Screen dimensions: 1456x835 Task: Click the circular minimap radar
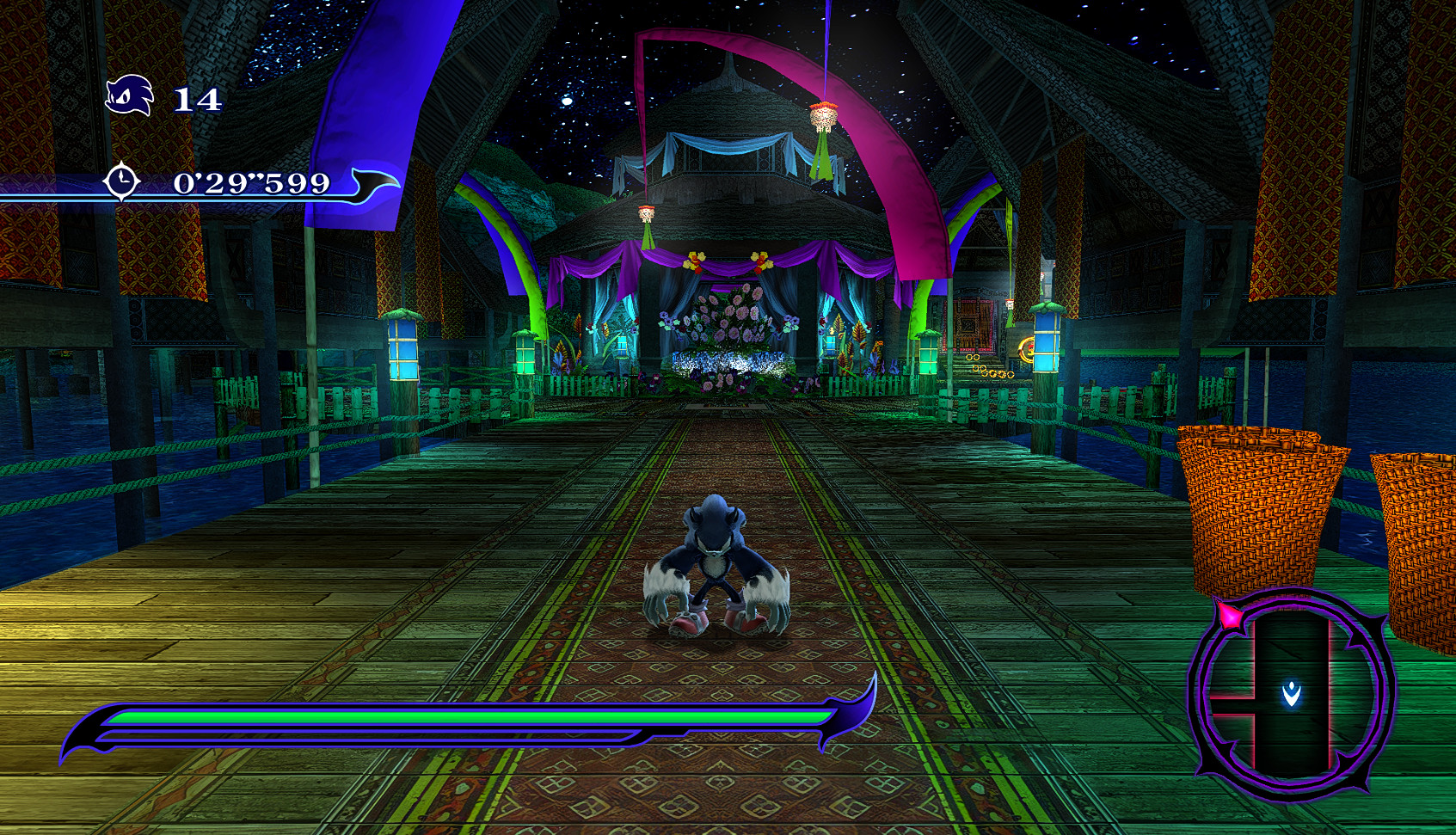point(1290,693)
